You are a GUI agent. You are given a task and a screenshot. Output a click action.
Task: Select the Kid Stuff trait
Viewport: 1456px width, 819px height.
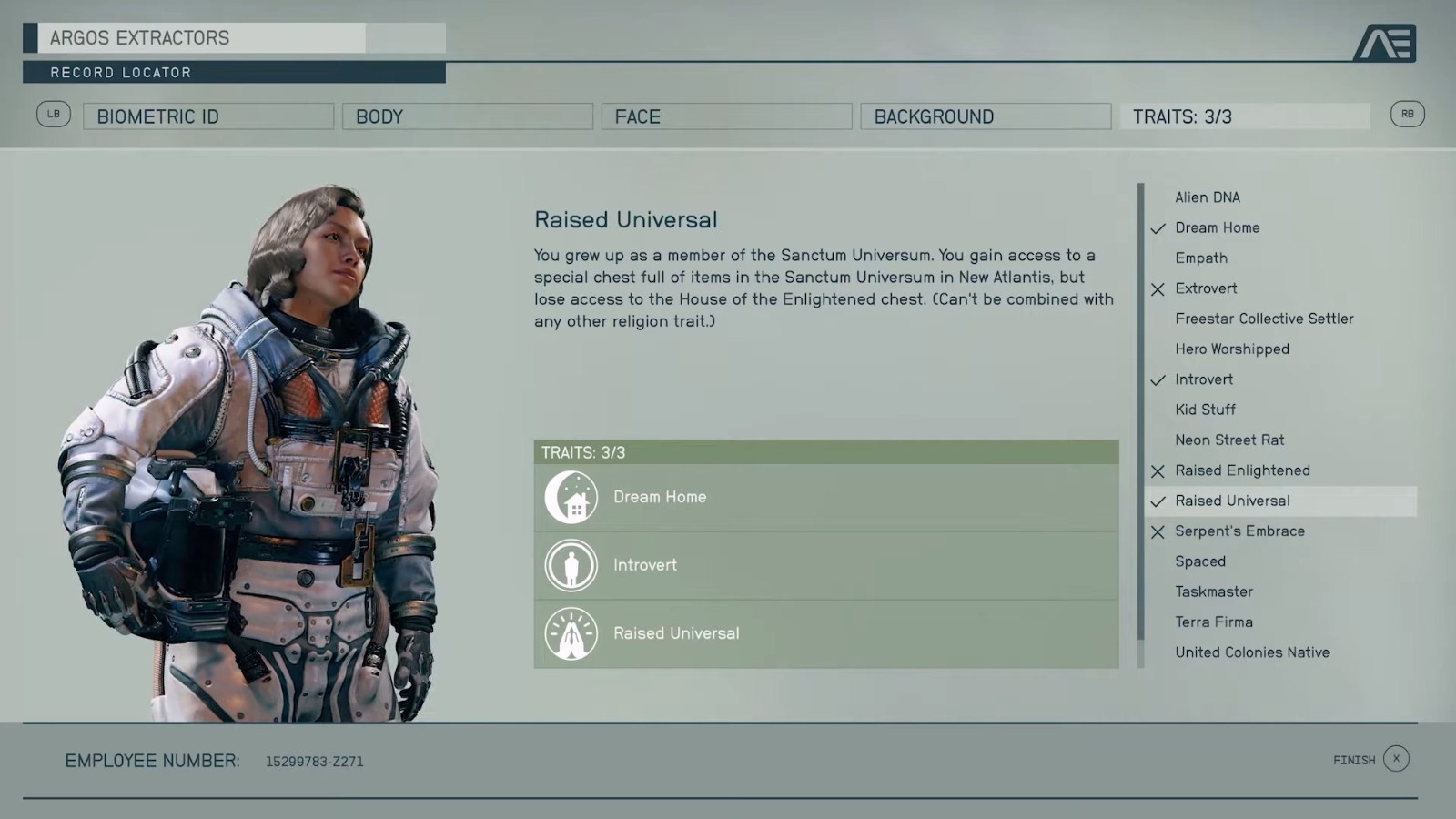tap(1205, 409)
